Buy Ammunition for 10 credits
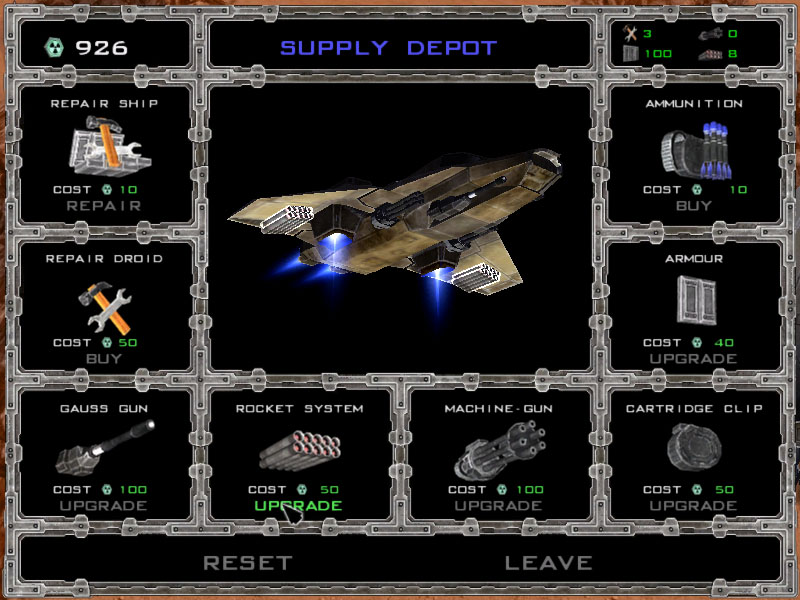Image resolution: width=800 pixels, height=600 pixels. (x=693, y=206)
